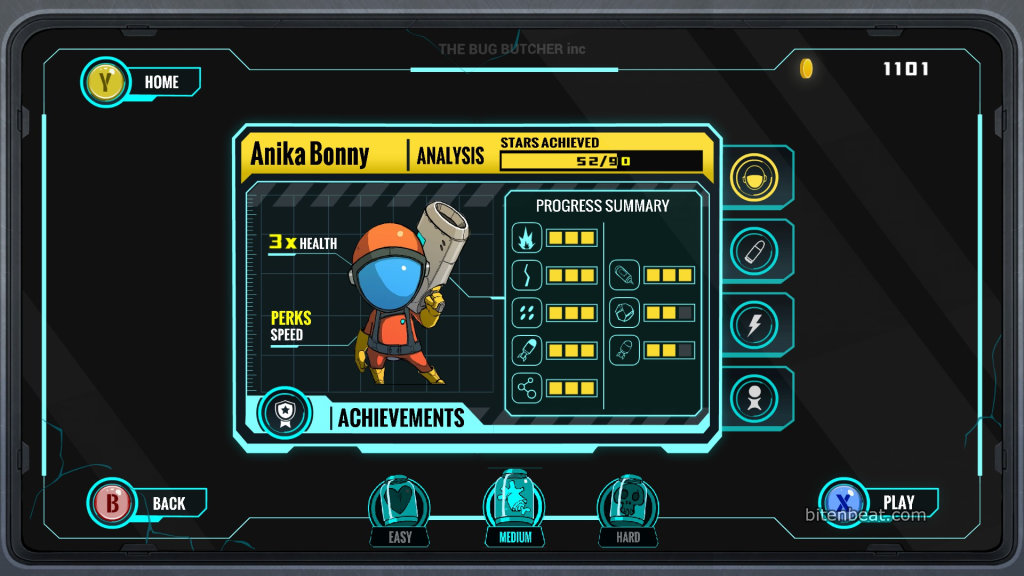Open the bullet weapons tab
The height and width of the screenshot is (576, 1024).
pyautogui.click(x=755, y=251)
